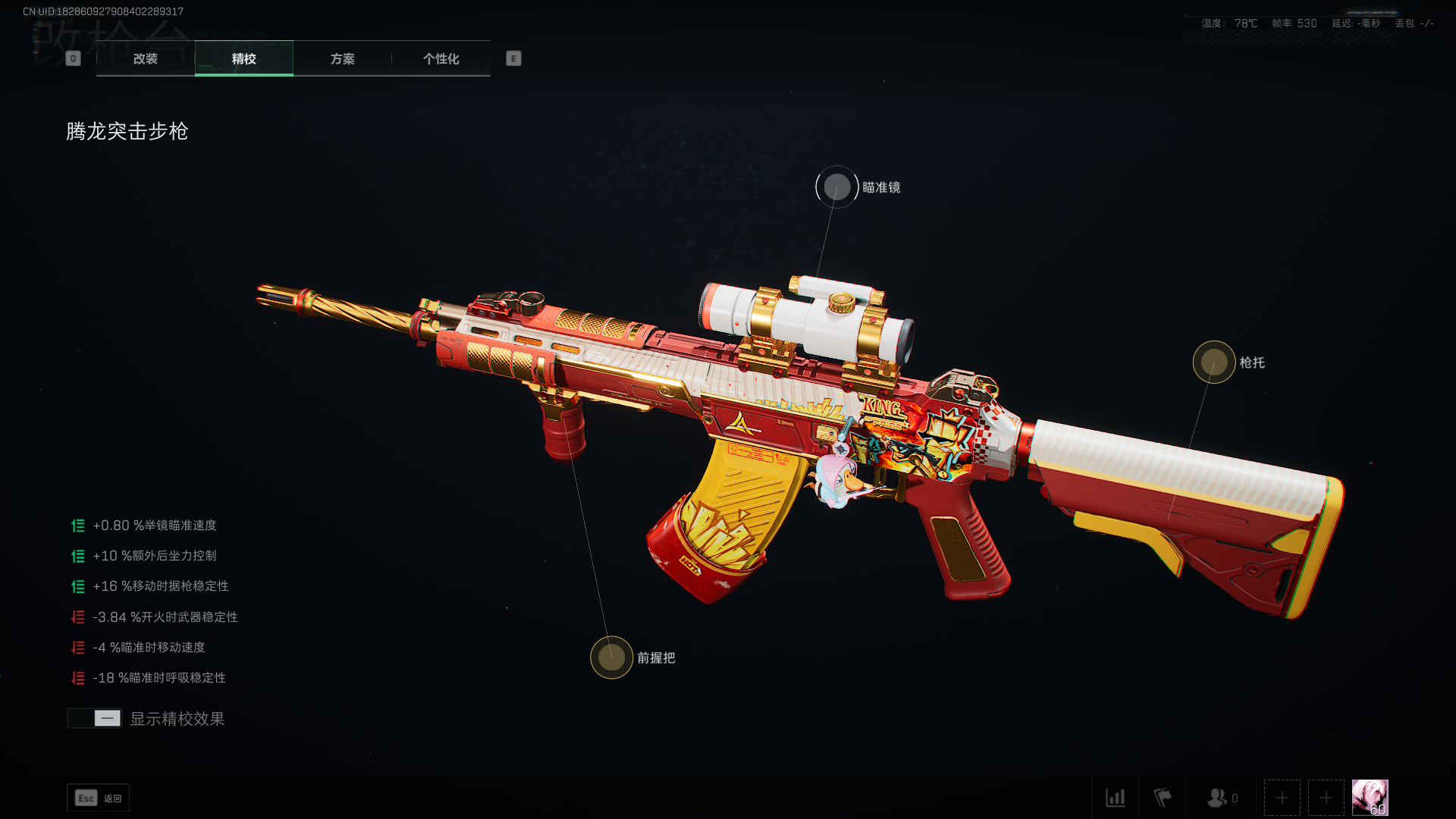This screenshot has width=1456, height=819.
Task: Select the 瞄准镜 calibration node
Action: pyautogui.click(x=837, y=187)
